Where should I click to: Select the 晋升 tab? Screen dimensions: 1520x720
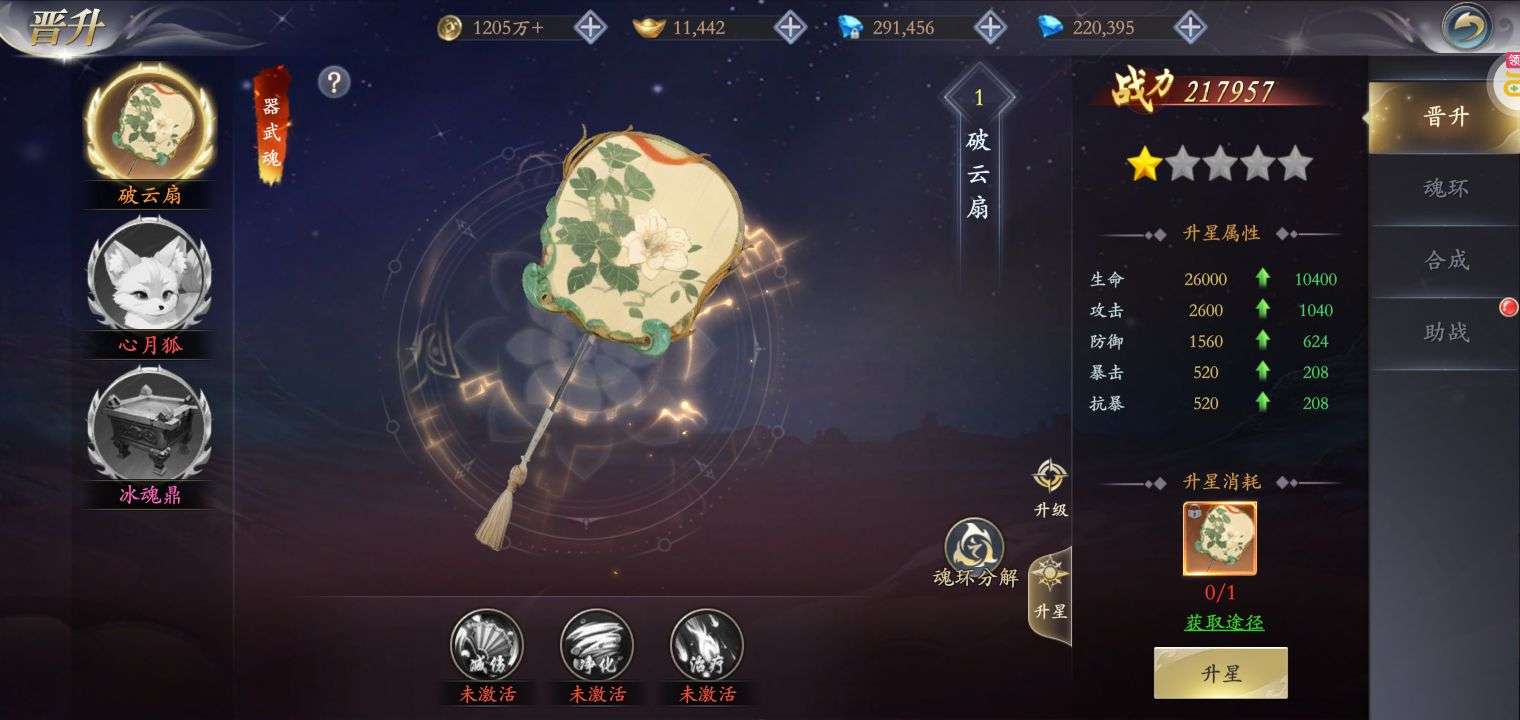pos(1445,116)
